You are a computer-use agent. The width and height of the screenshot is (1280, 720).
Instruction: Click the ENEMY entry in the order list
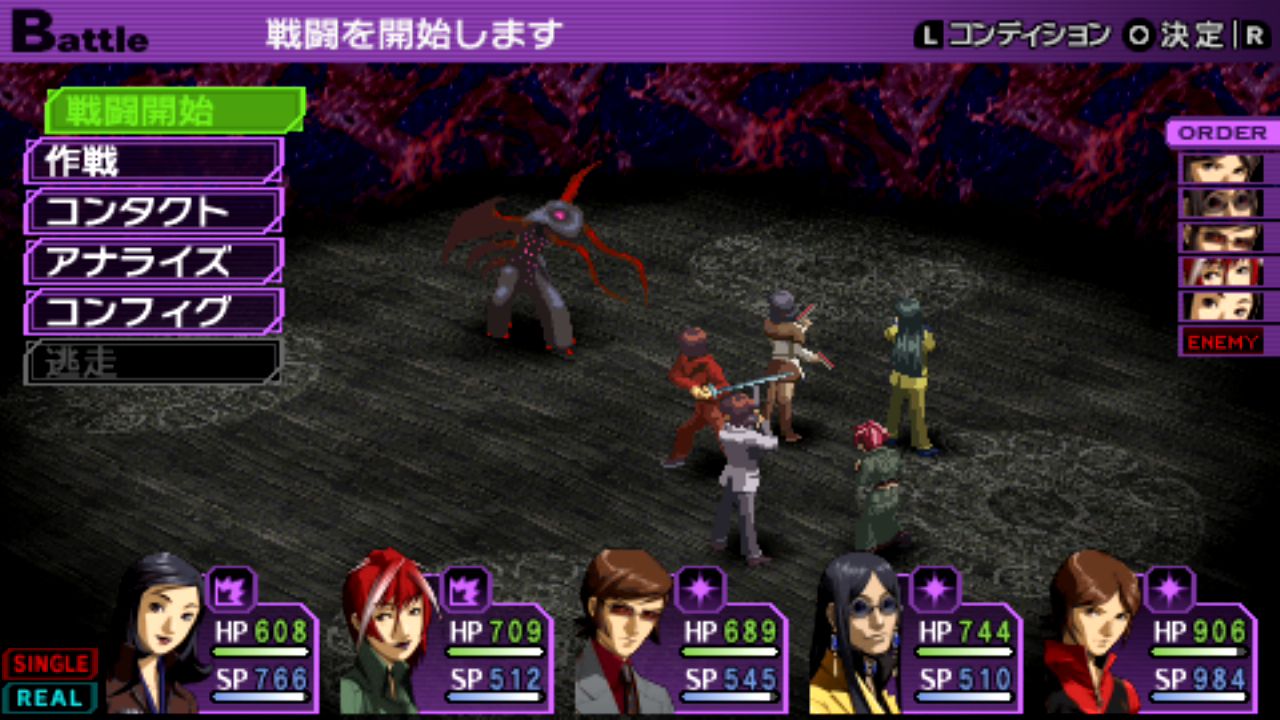click(1222, 342)
